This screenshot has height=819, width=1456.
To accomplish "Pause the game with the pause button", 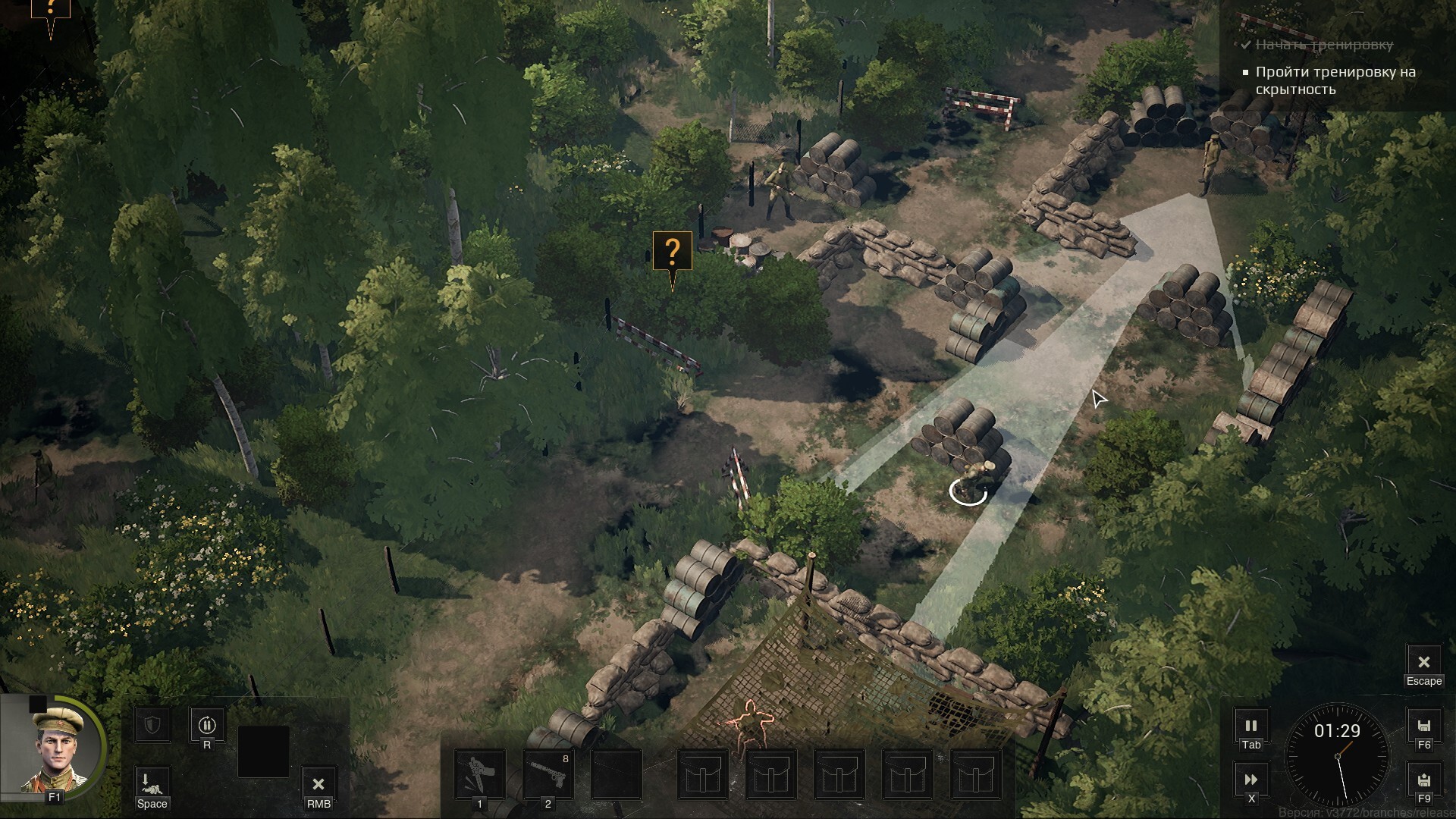I will 1250,726.
